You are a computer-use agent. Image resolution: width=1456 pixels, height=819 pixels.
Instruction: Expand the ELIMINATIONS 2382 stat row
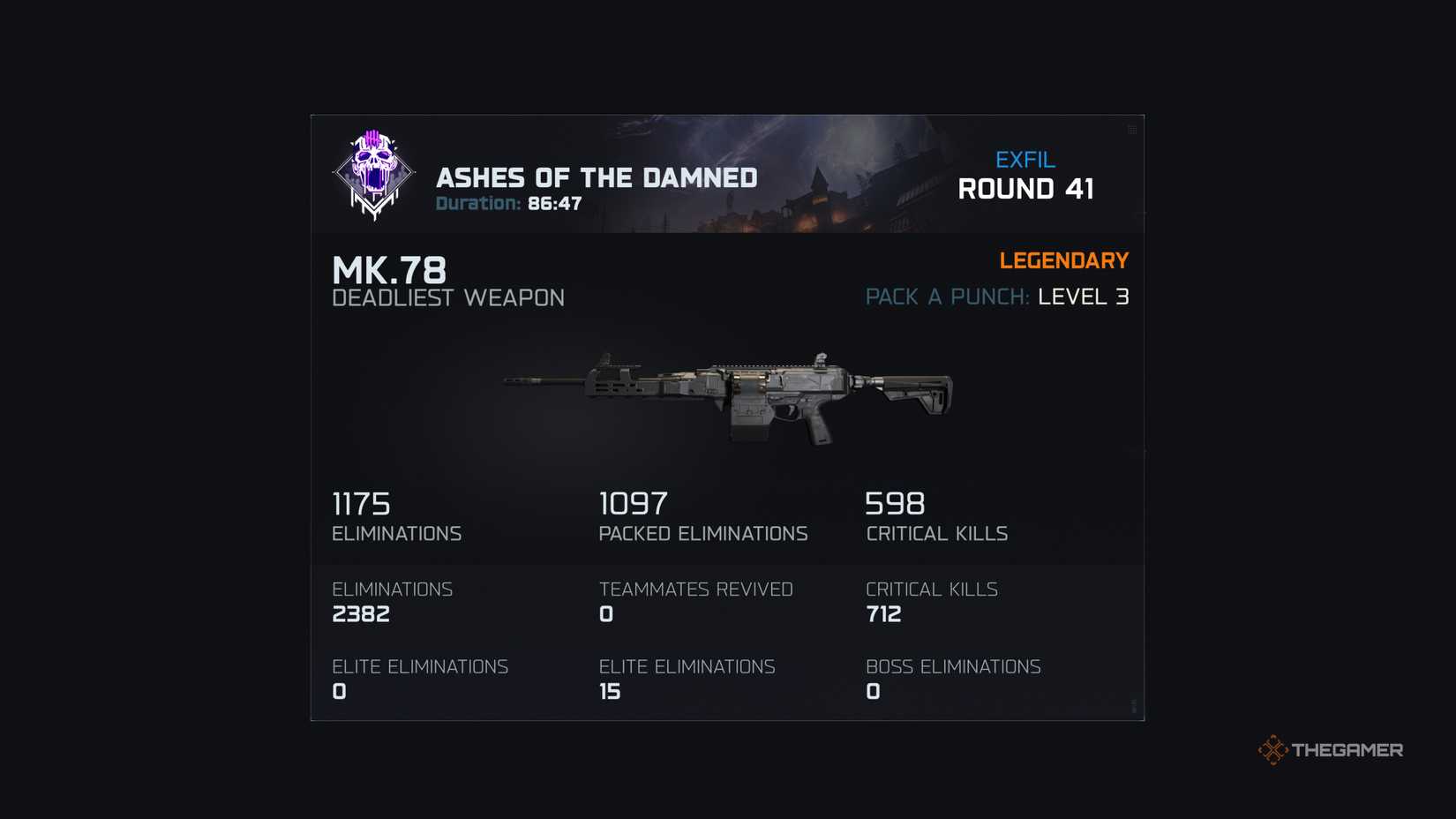pyautogui.click(x=392, y=602)
